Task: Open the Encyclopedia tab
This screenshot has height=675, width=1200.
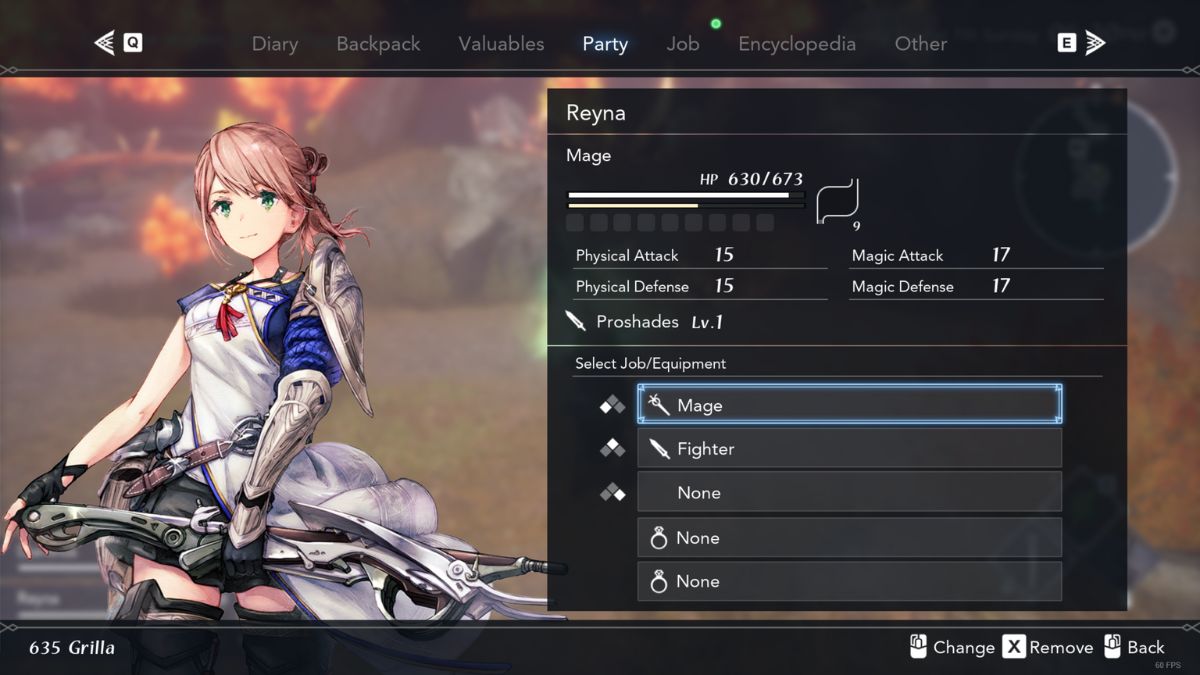Action: pos(797,44)
